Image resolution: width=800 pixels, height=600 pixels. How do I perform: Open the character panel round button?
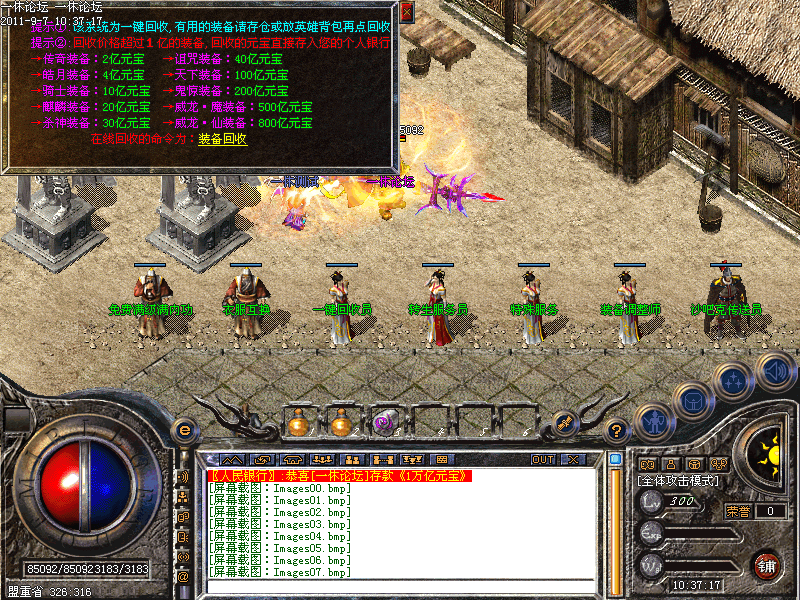tap(652, 421)
